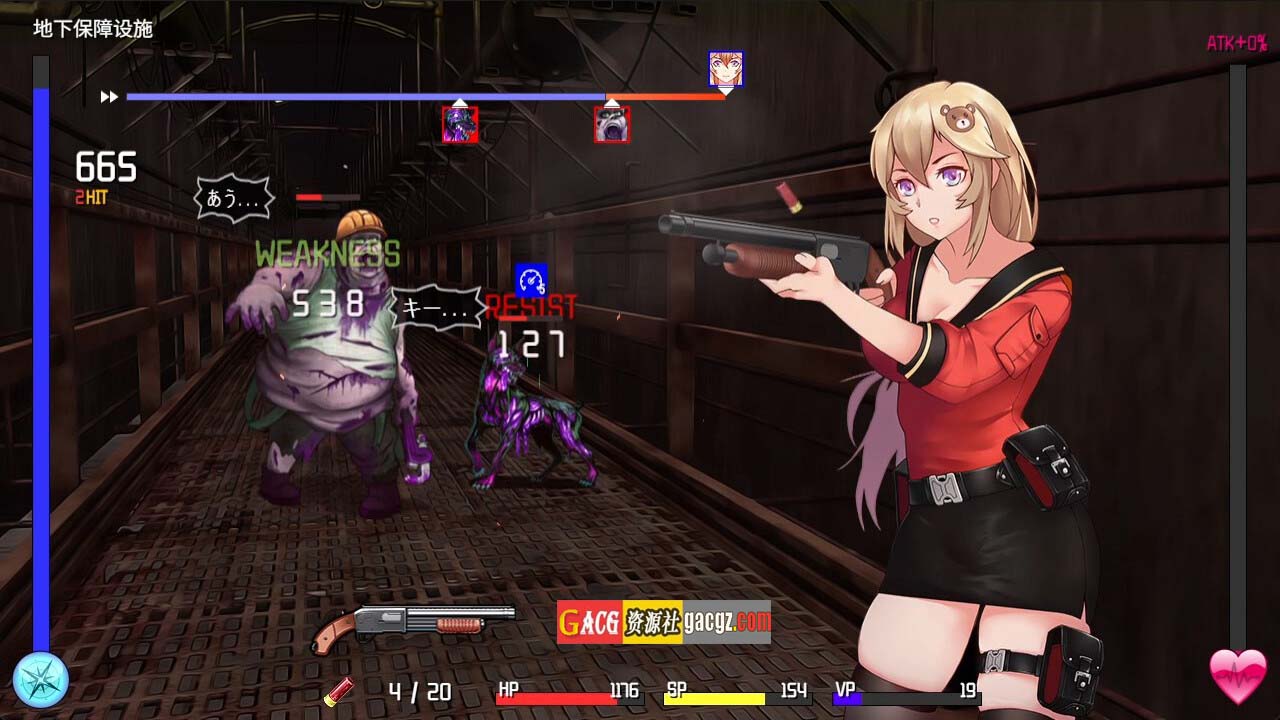This screenshot has width=1280, height=720.
Task: Click the fast-forward arrows on the turn timeline
Action: pos(109,97)
